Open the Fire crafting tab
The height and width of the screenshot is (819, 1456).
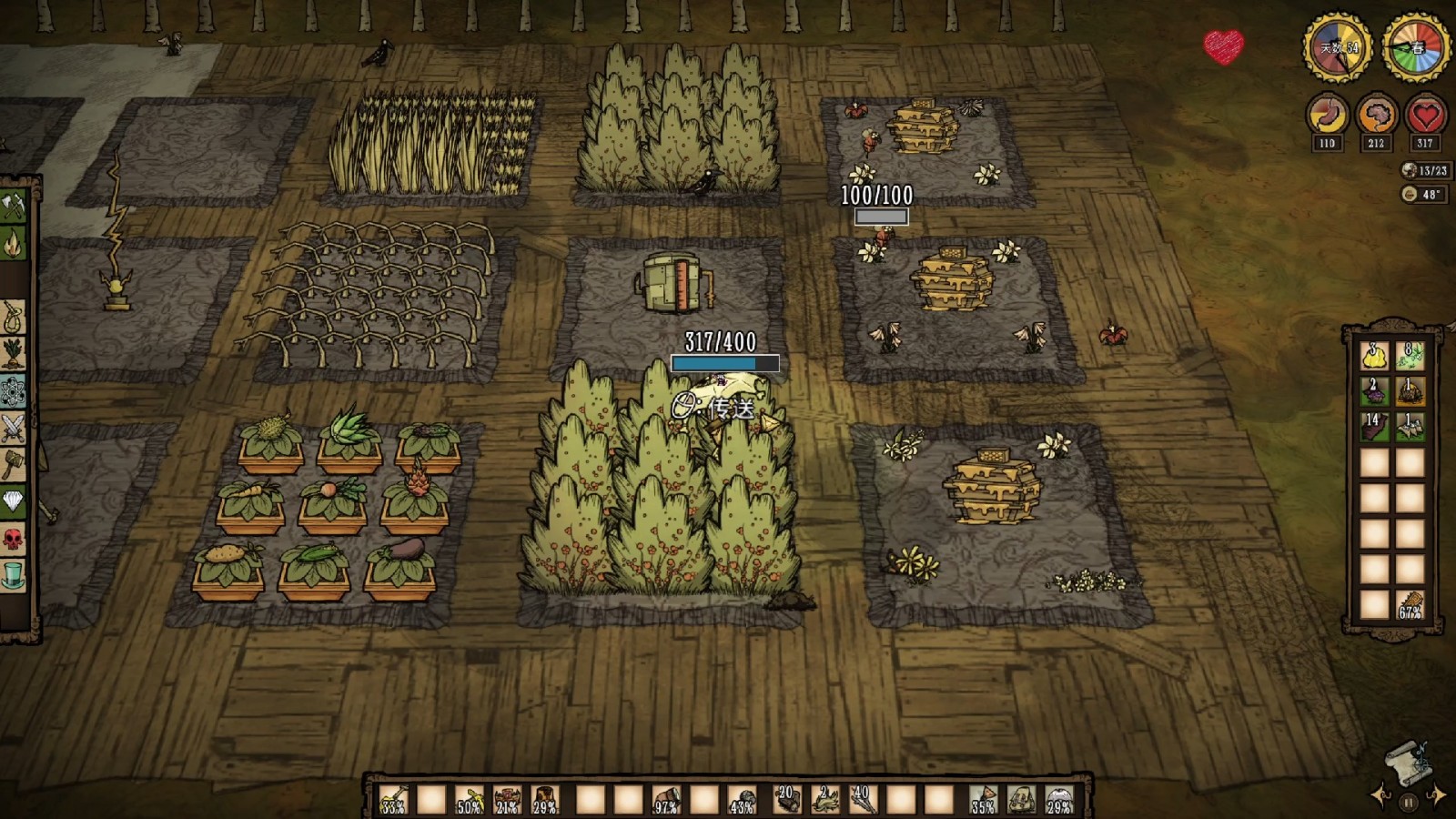coord(13,244)
